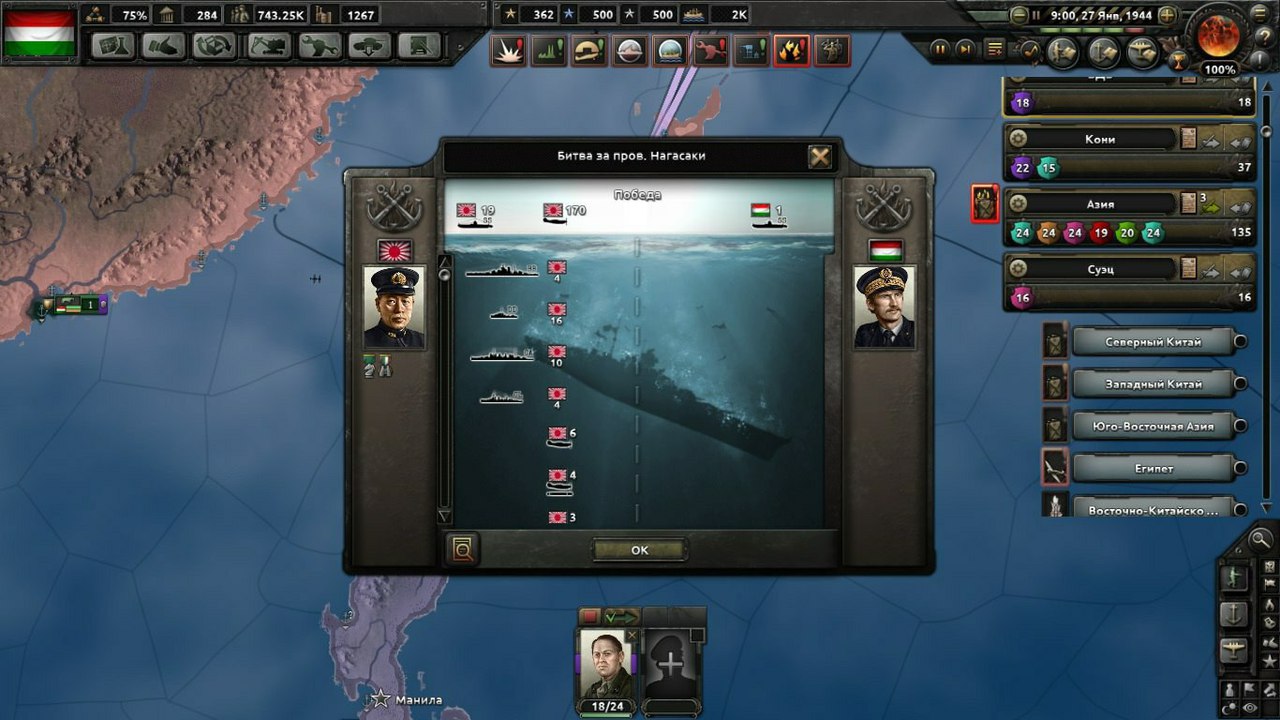
Task: Open the diplomacy handshake menu
Action: click(x=164, y=47)
